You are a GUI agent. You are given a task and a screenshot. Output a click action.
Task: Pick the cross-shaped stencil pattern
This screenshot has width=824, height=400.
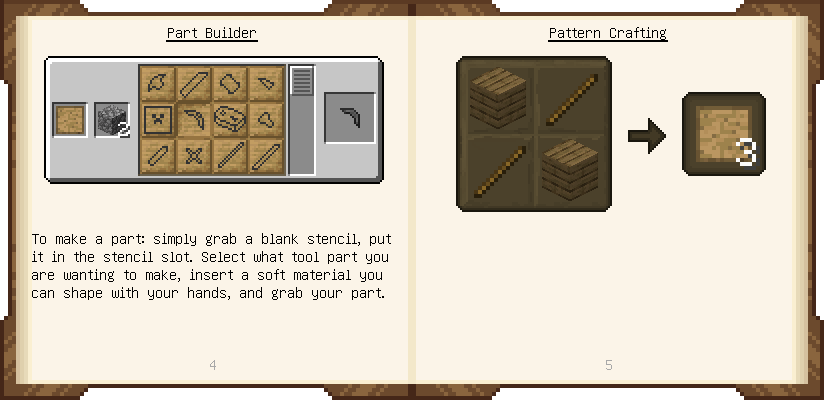tap(193, 155)
